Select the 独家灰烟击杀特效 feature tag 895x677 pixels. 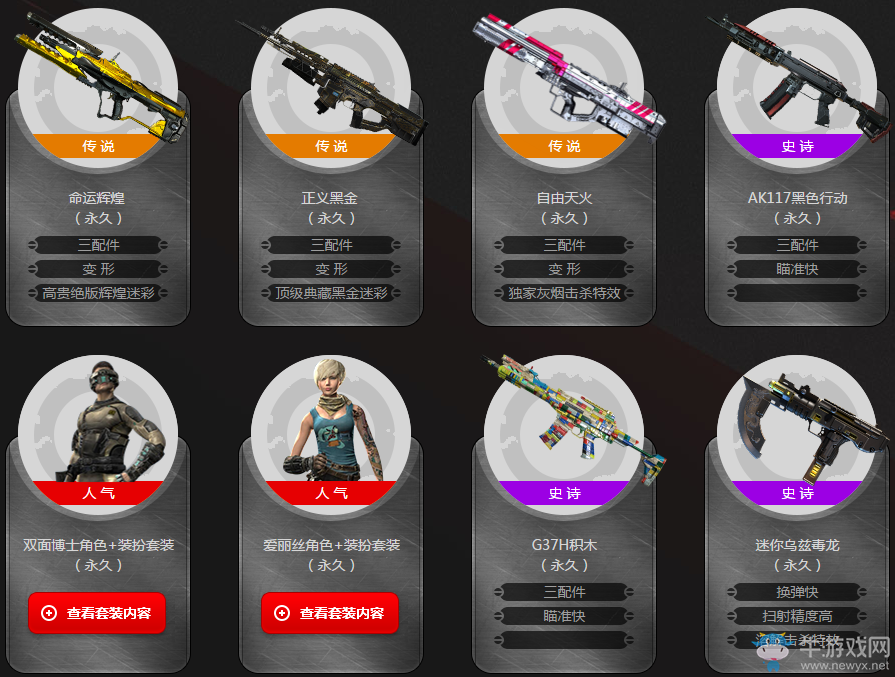564,293
